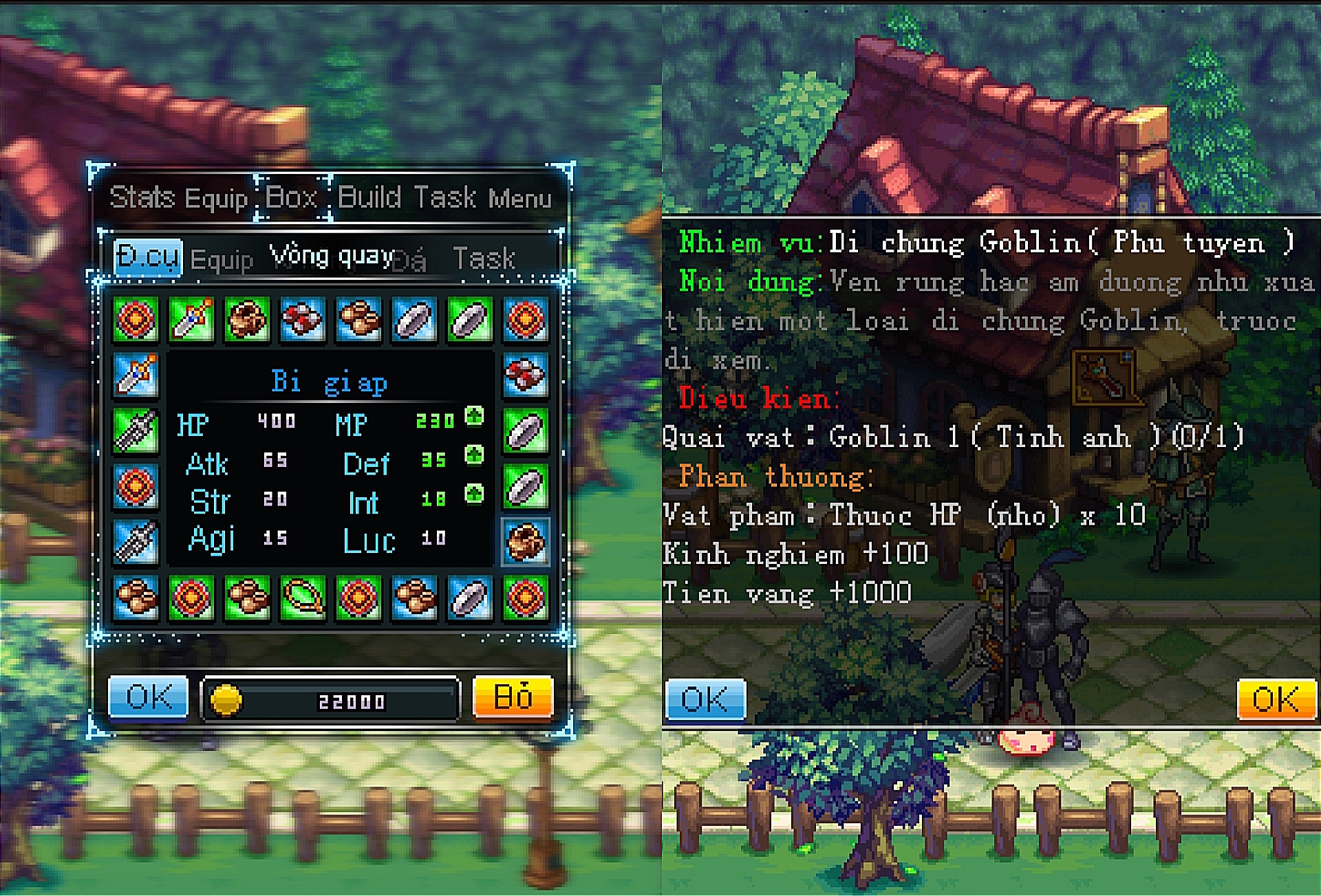Select the green necklace item slot

(x=303, y=597)
